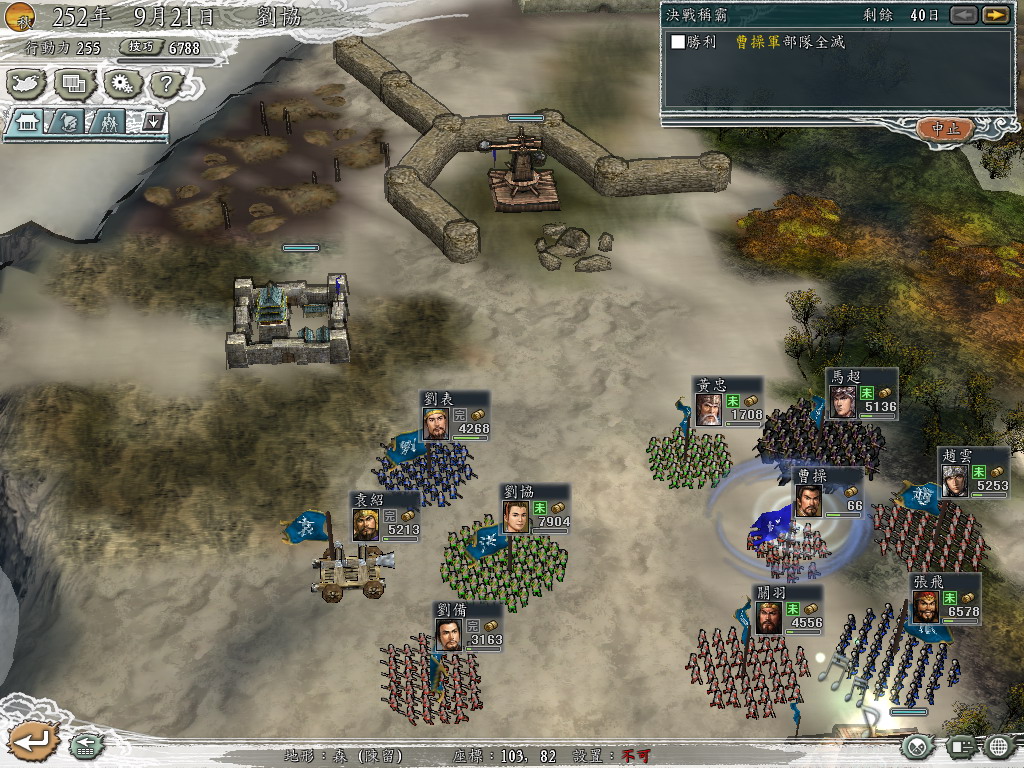Toggle the pie-chart circle display button
Viewport: 1024px width, 768px height.
click(918, 745)
